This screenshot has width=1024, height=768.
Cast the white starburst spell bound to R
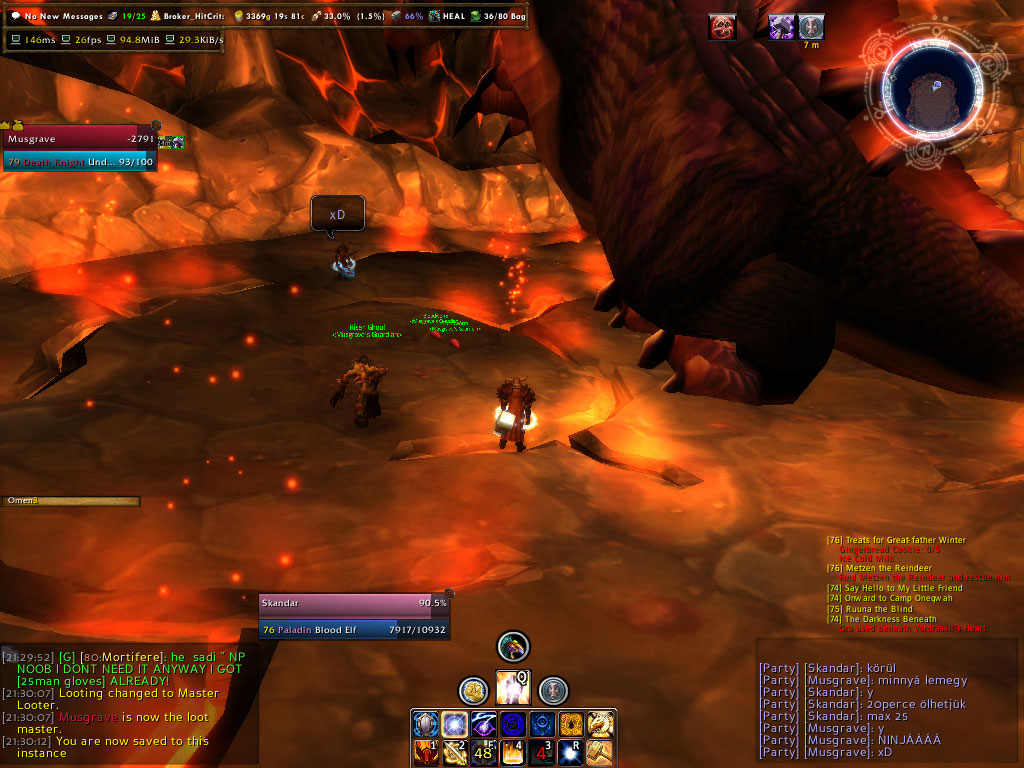click(571, 752)
